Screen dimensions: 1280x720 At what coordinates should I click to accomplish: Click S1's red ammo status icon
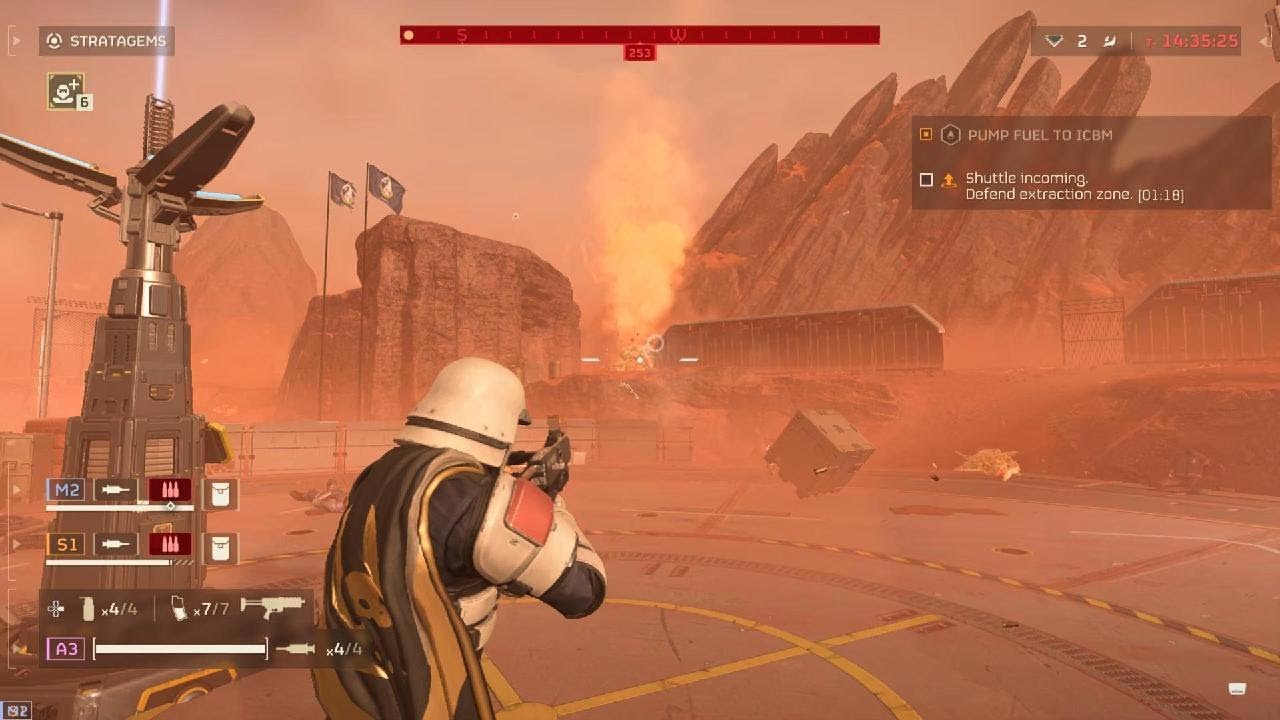coord(170,544)
